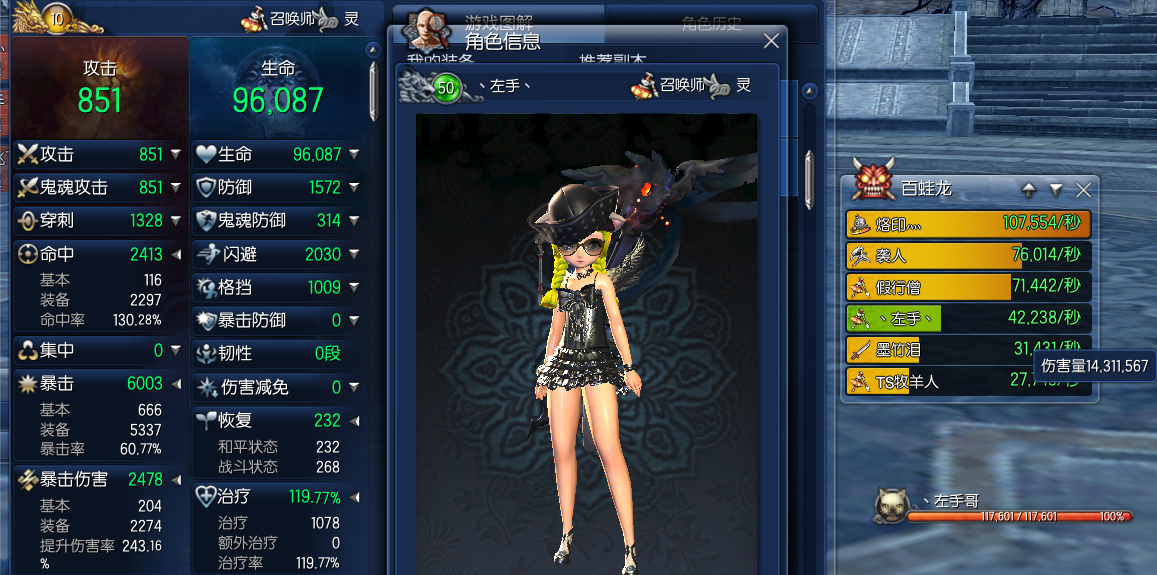Viewport: 1157px width, 575px height.
Task: Collapse the 命中 stat breakdown
Action: (176, 254)
